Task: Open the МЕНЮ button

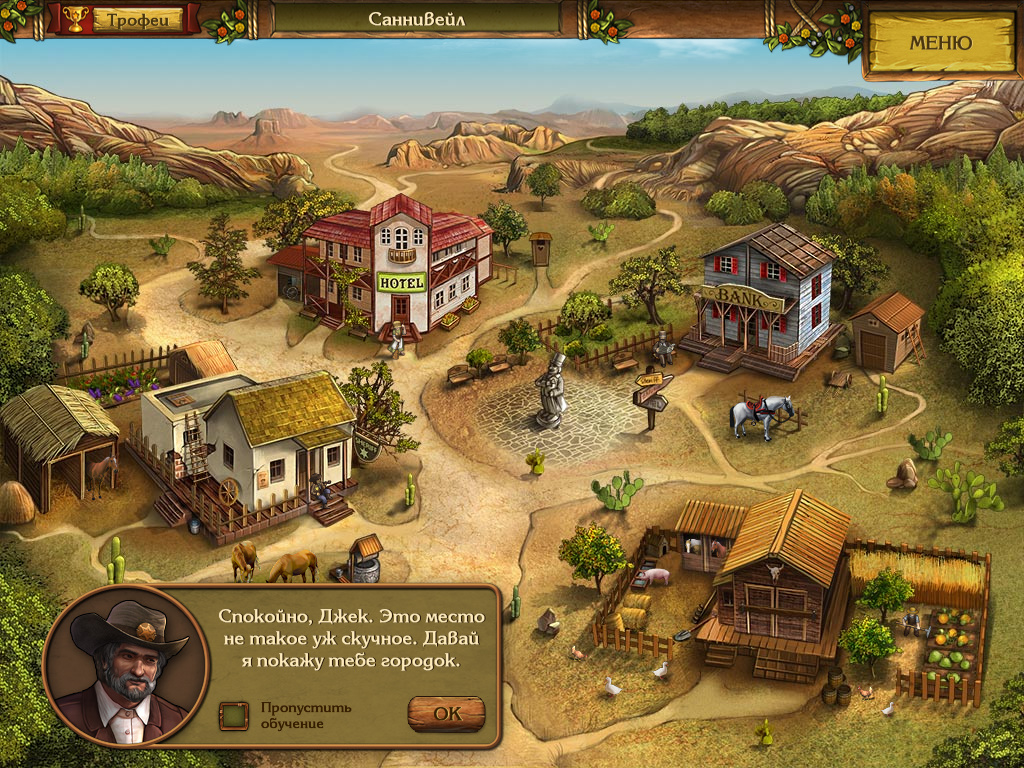Action: (939, 43)
